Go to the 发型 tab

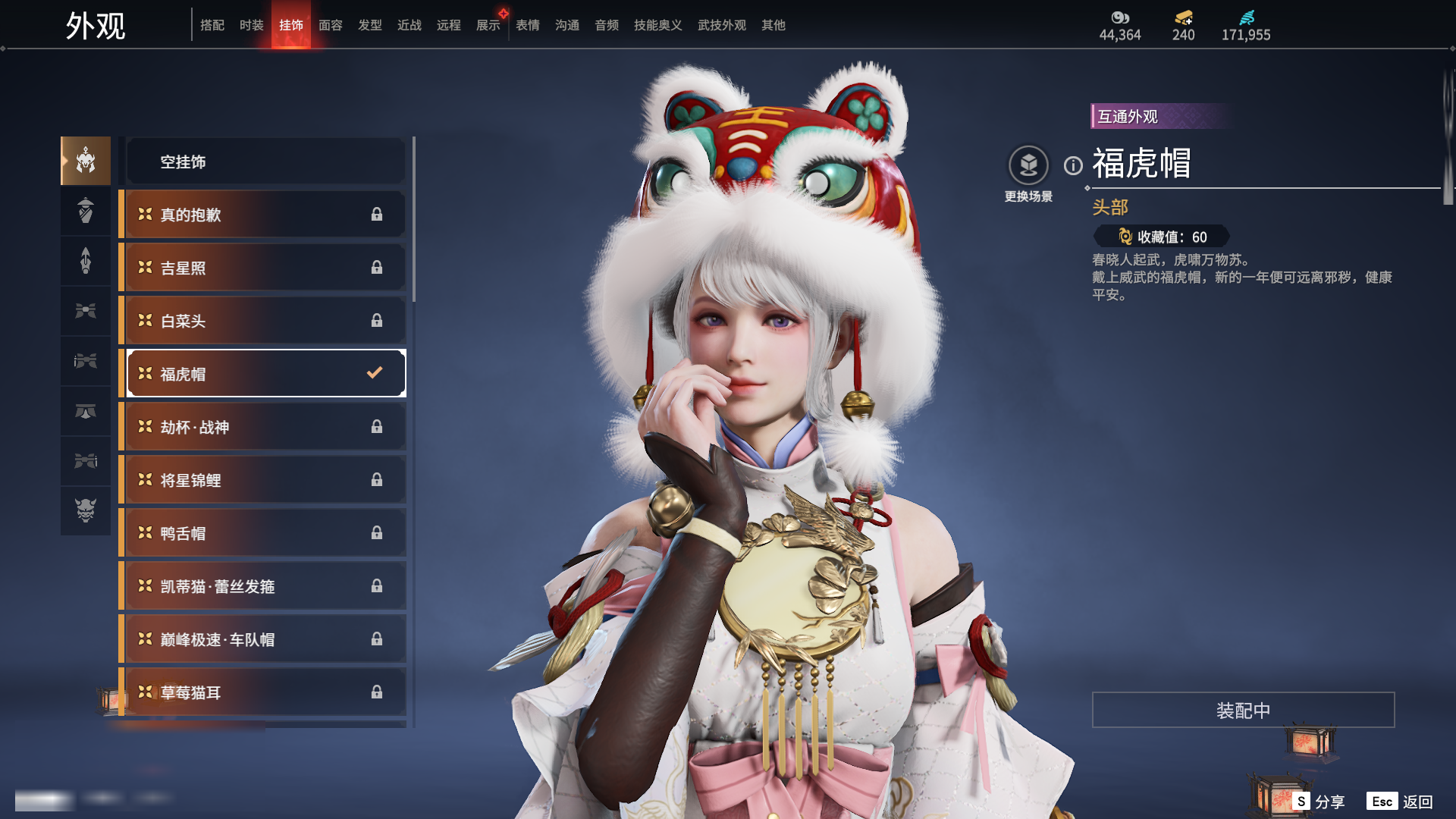point(369,25)
